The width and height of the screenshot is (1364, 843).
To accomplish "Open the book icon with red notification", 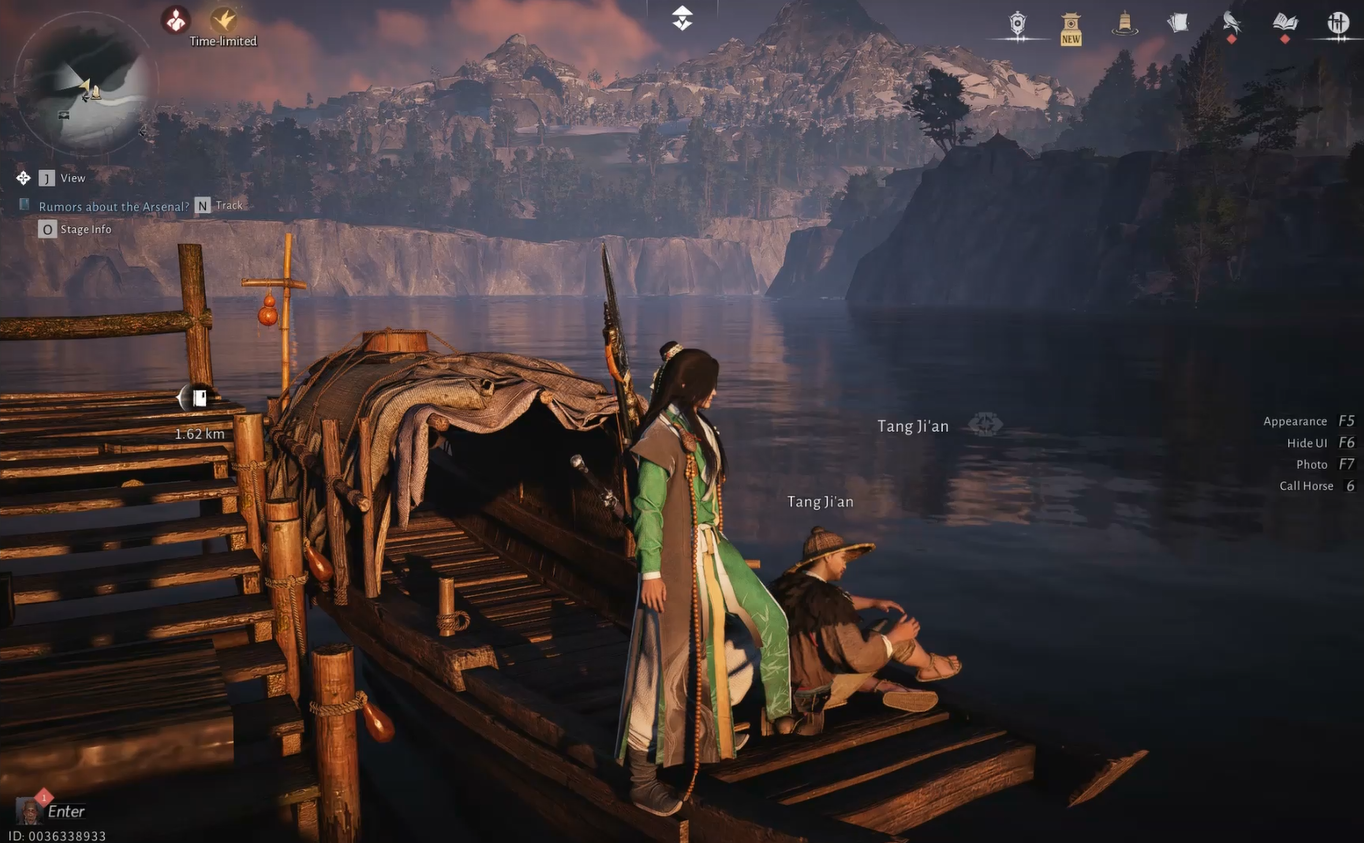I will [1284, 22].
